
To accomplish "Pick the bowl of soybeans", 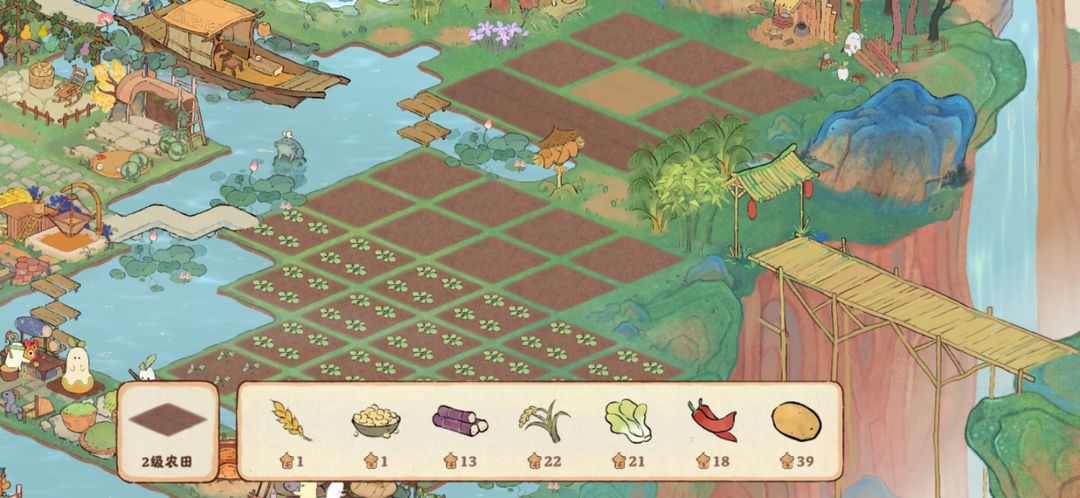I will (375, 421).
